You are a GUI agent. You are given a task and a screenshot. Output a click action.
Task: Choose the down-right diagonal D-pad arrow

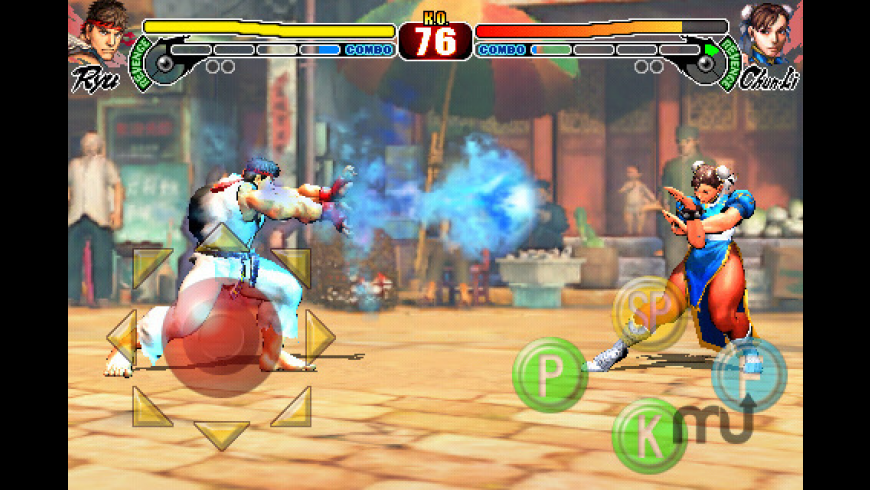tap(292, 407)
